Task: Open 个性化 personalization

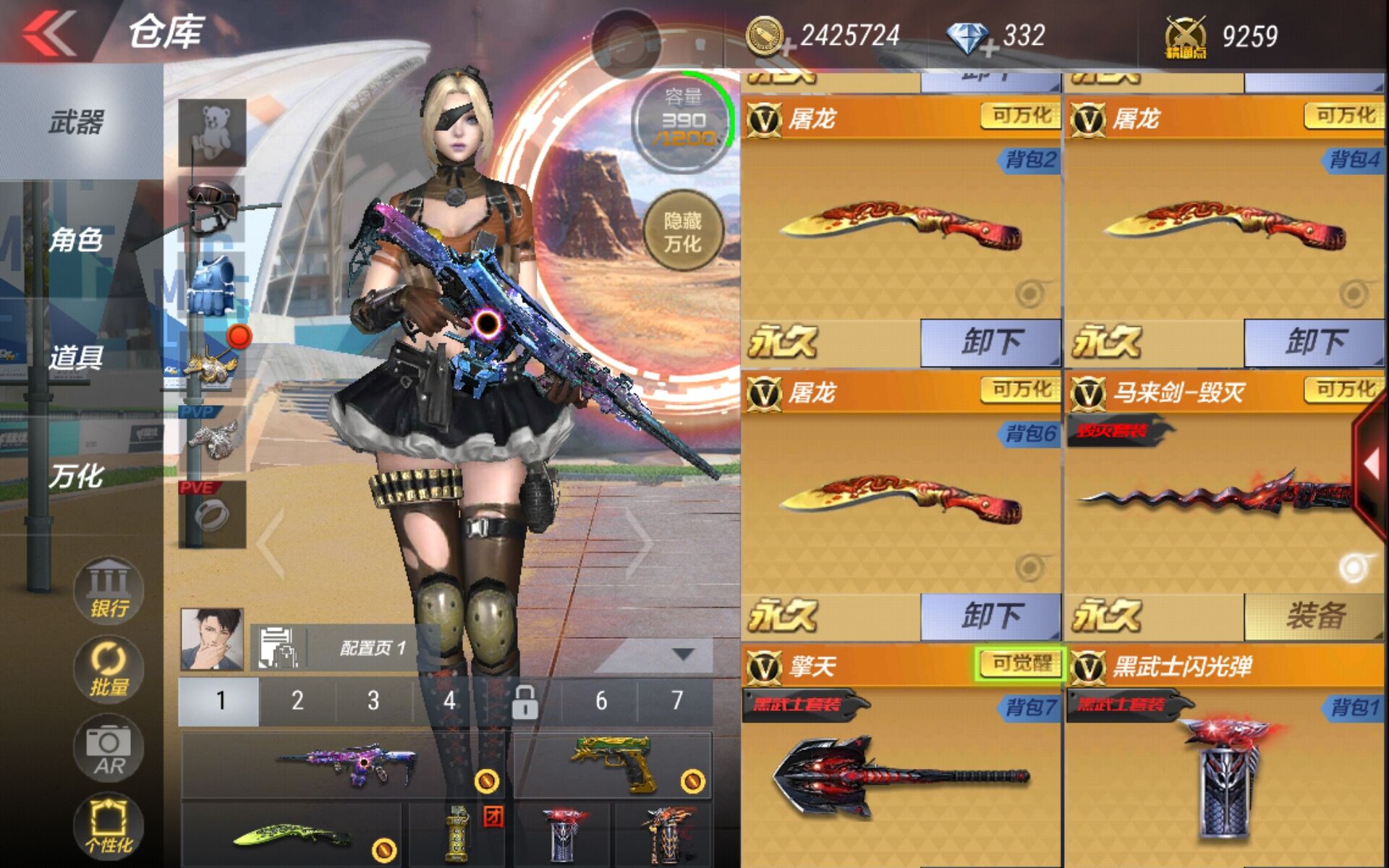Action: (109, 827)
